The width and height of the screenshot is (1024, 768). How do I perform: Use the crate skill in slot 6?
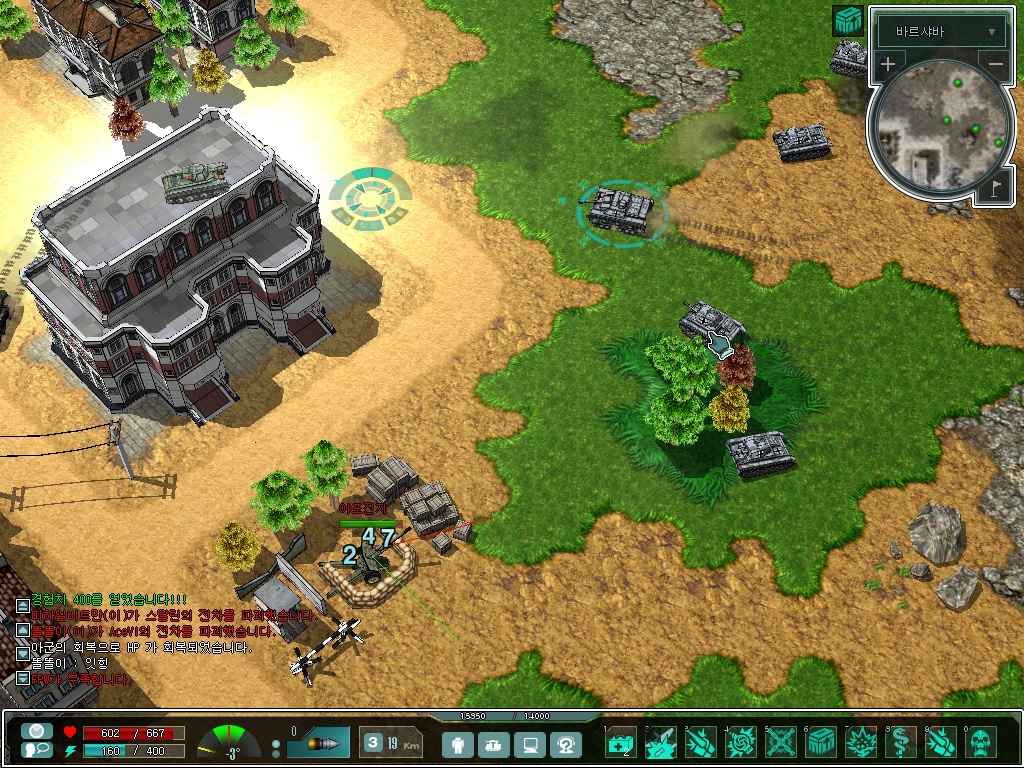point(821,743)
